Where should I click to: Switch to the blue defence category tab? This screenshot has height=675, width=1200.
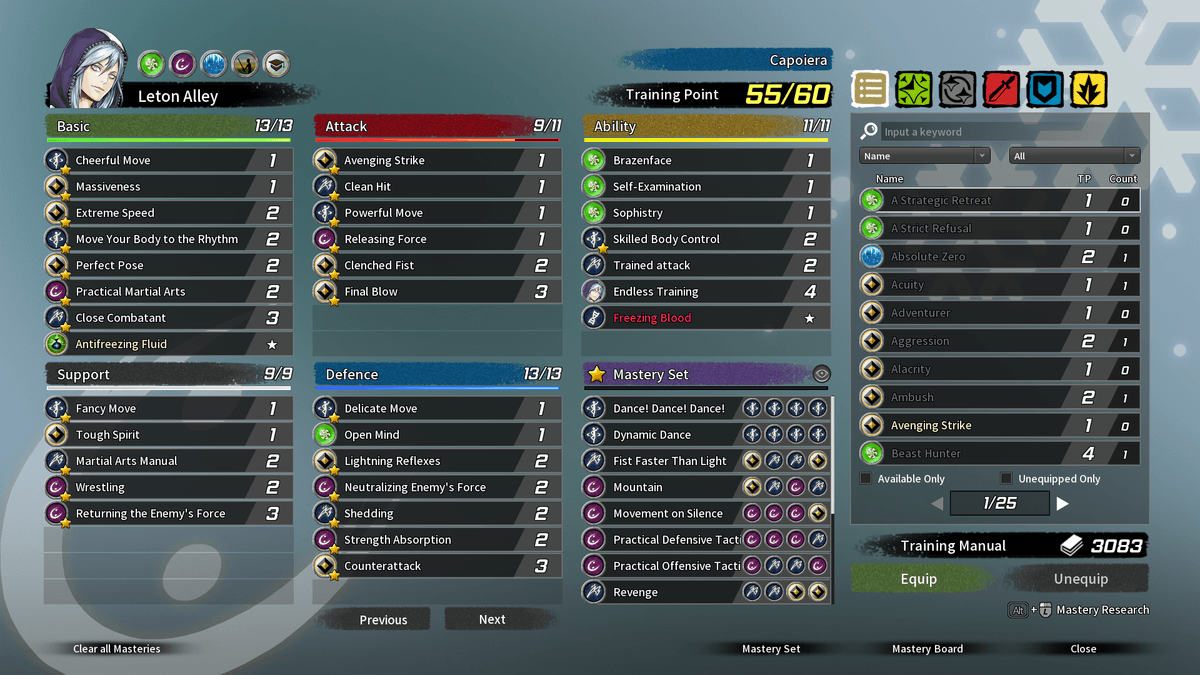coord(1045,90)
